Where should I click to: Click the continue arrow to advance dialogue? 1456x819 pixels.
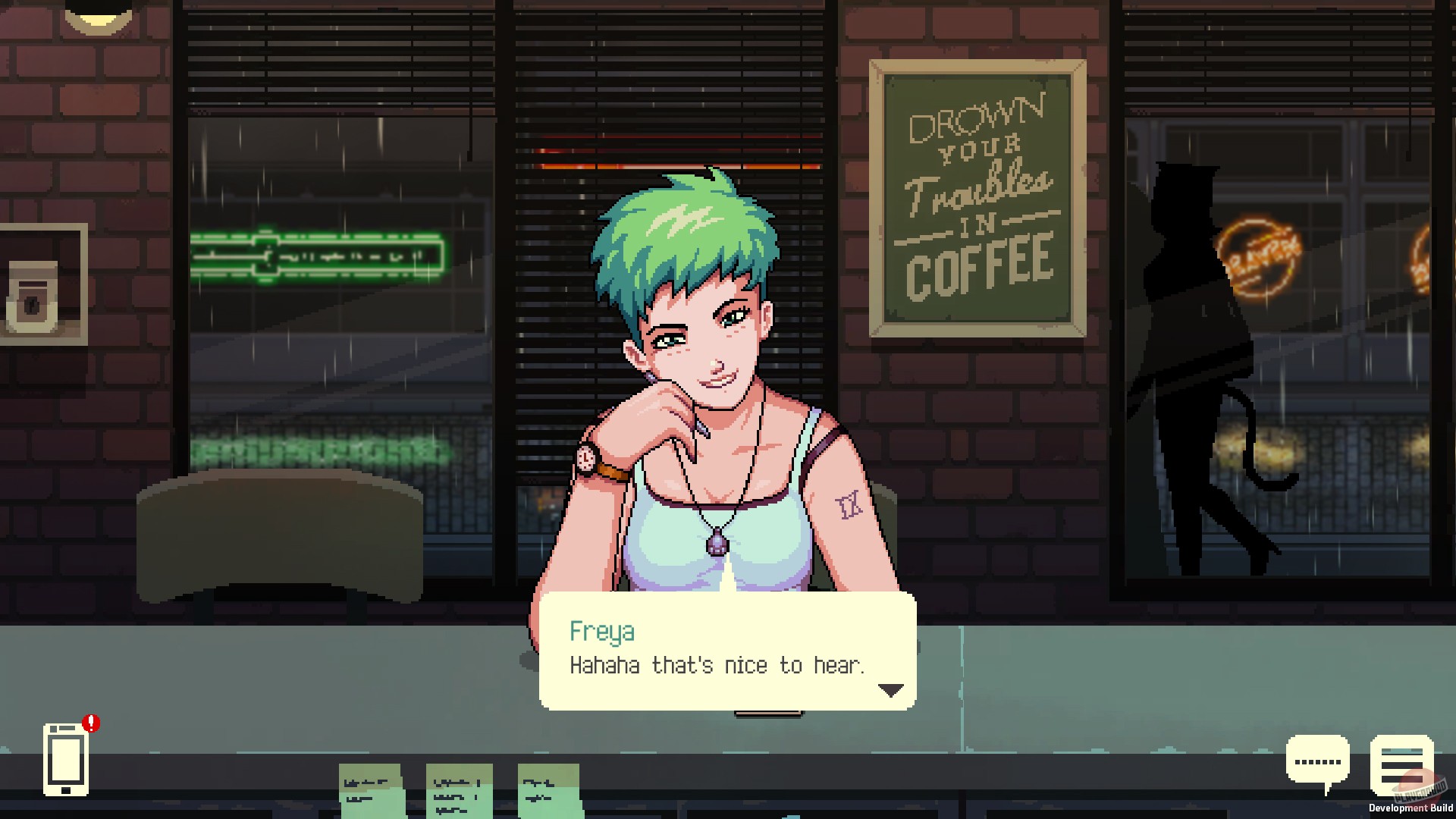pyautogui.click(x=893, y=691)
